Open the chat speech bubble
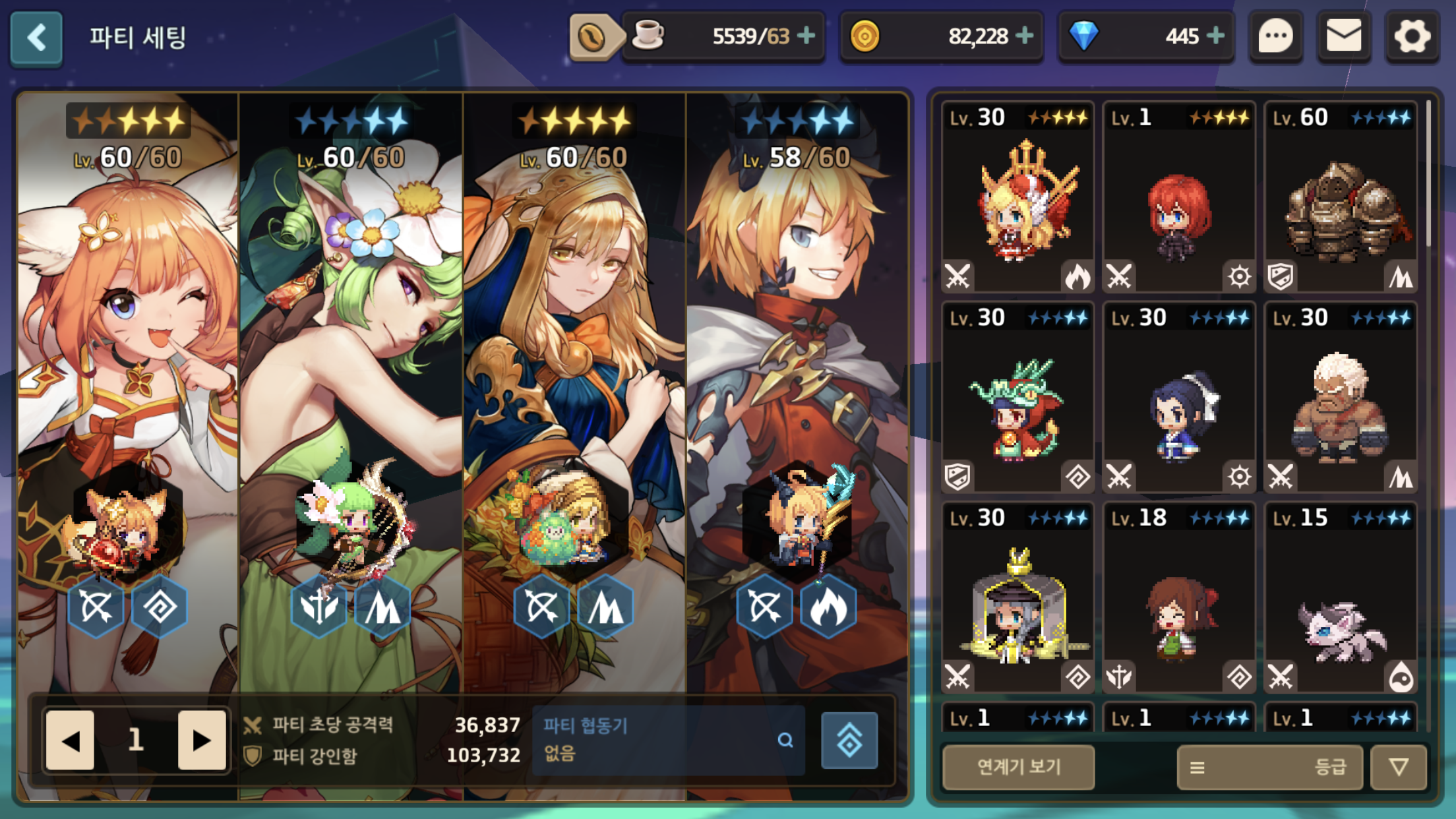 pyautogui.click(x=1275, y=36)
